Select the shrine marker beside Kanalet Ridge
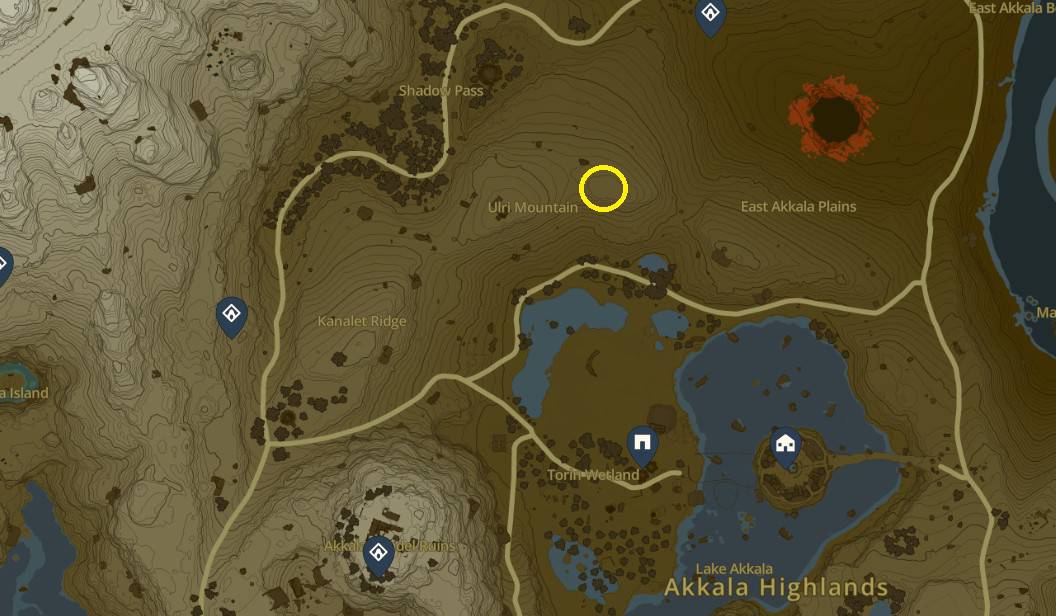 (x=232, y=316)
